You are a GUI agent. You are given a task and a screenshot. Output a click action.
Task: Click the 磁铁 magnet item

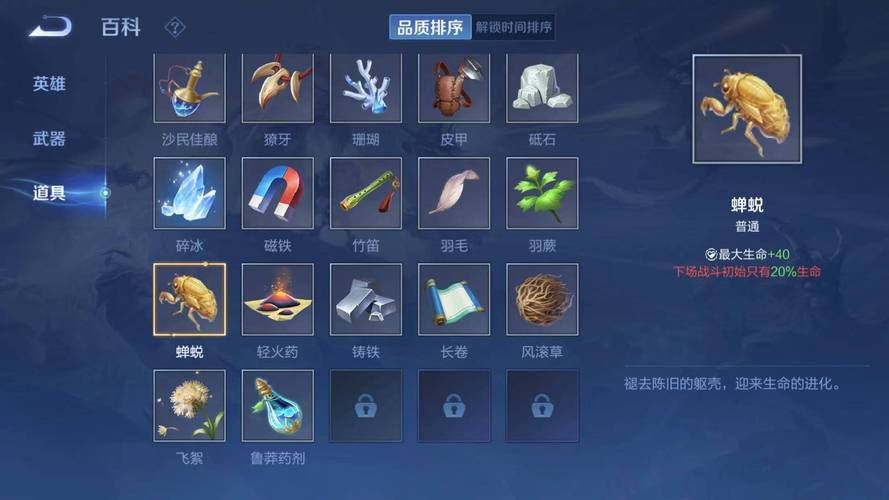tap(278, 193)
